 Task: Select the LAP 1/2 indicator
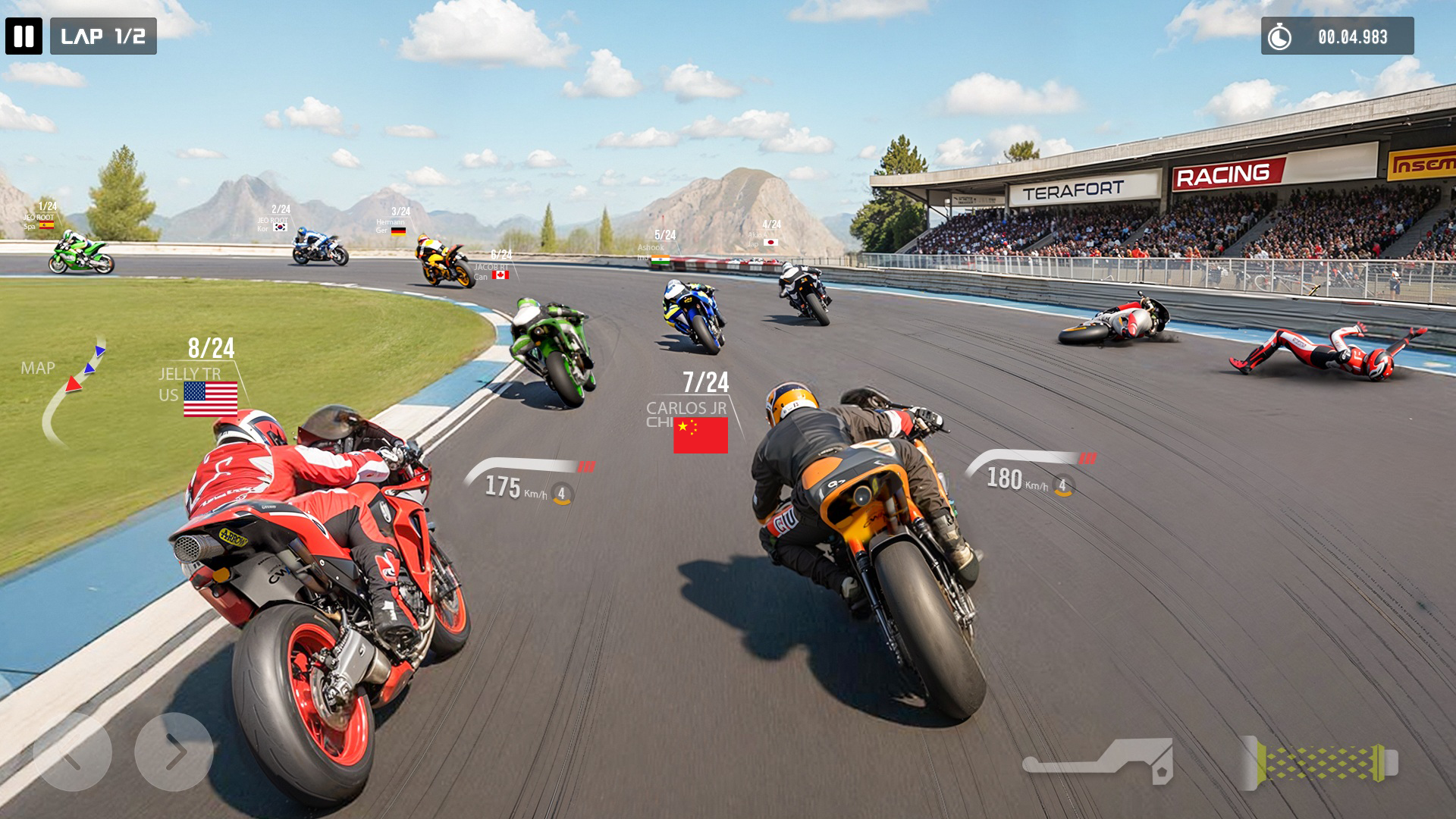pyautogui.click(x=105, y=35)
